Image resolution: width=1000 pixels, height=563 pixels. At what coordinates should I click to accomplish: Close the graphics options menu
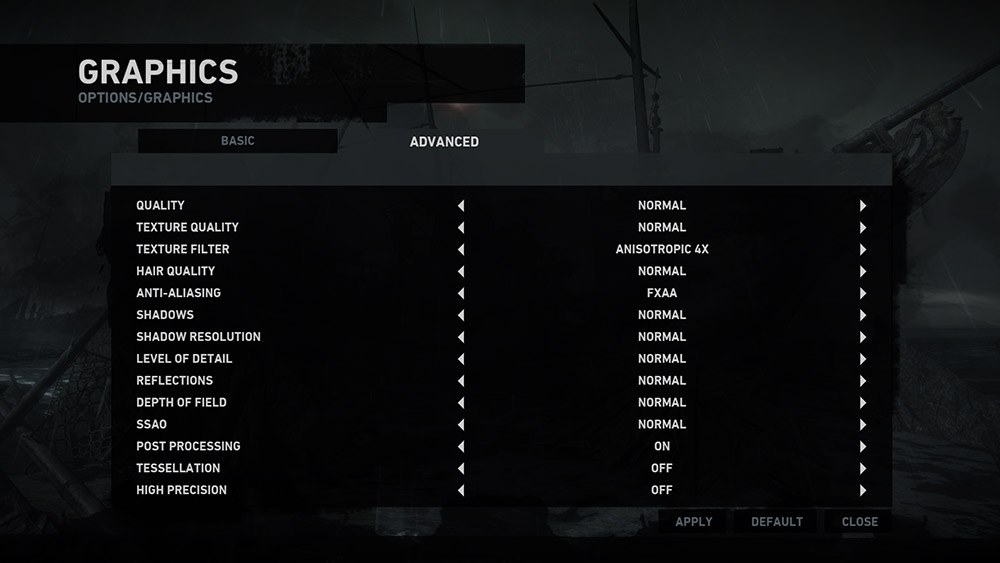[859, 521]
